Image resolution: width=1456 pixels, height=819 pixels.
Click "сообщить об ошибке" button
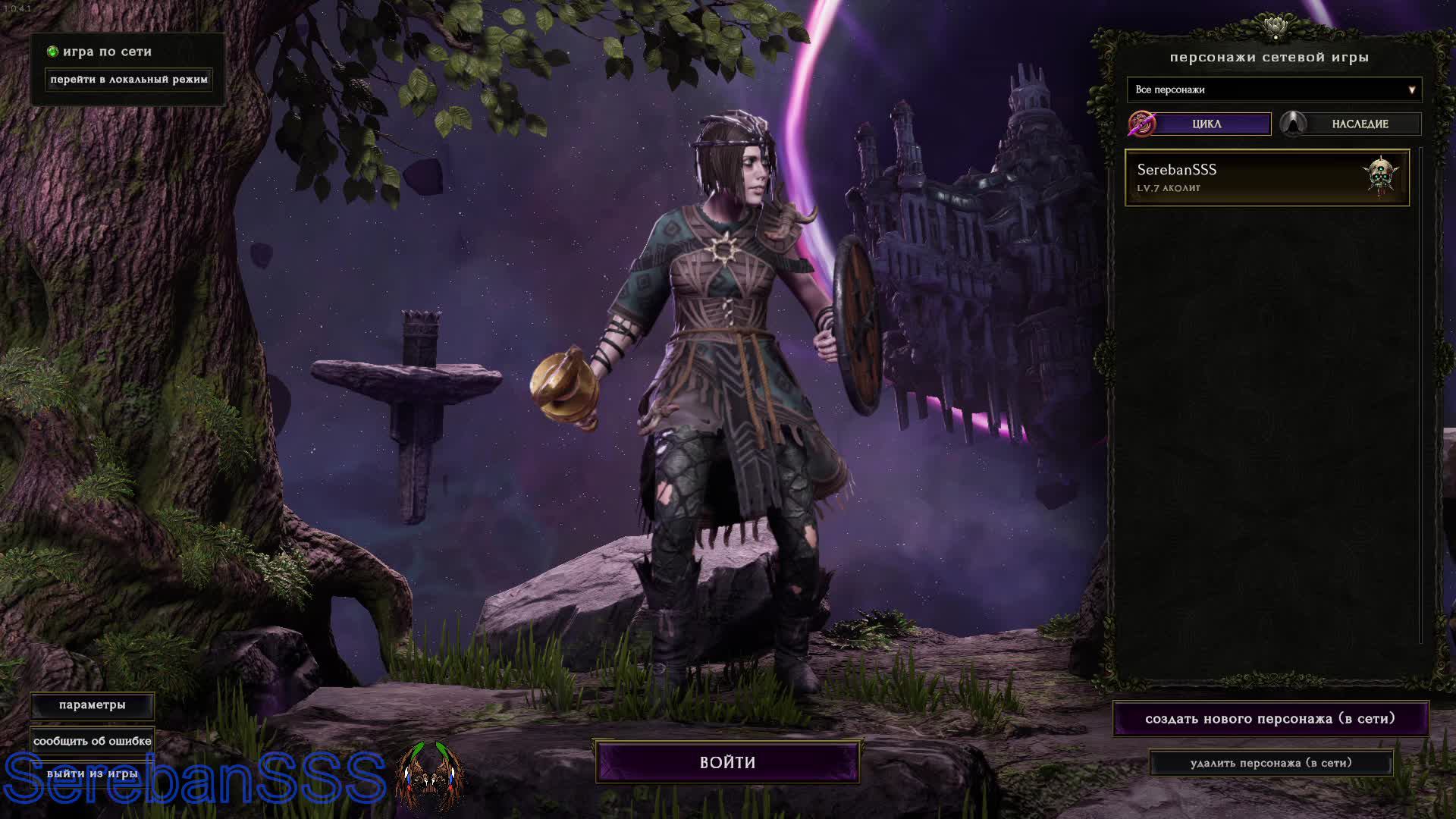93,741
